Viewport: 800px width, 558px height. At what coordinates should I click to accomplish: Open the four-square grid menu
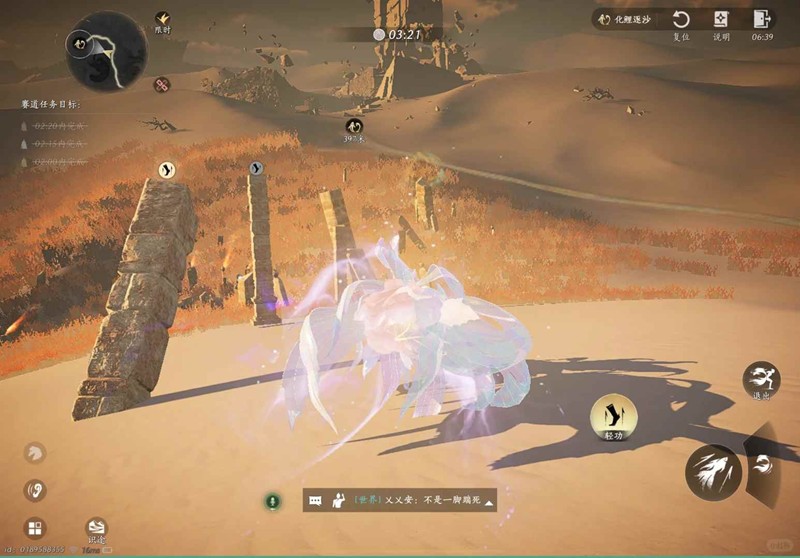click(35, 528)
